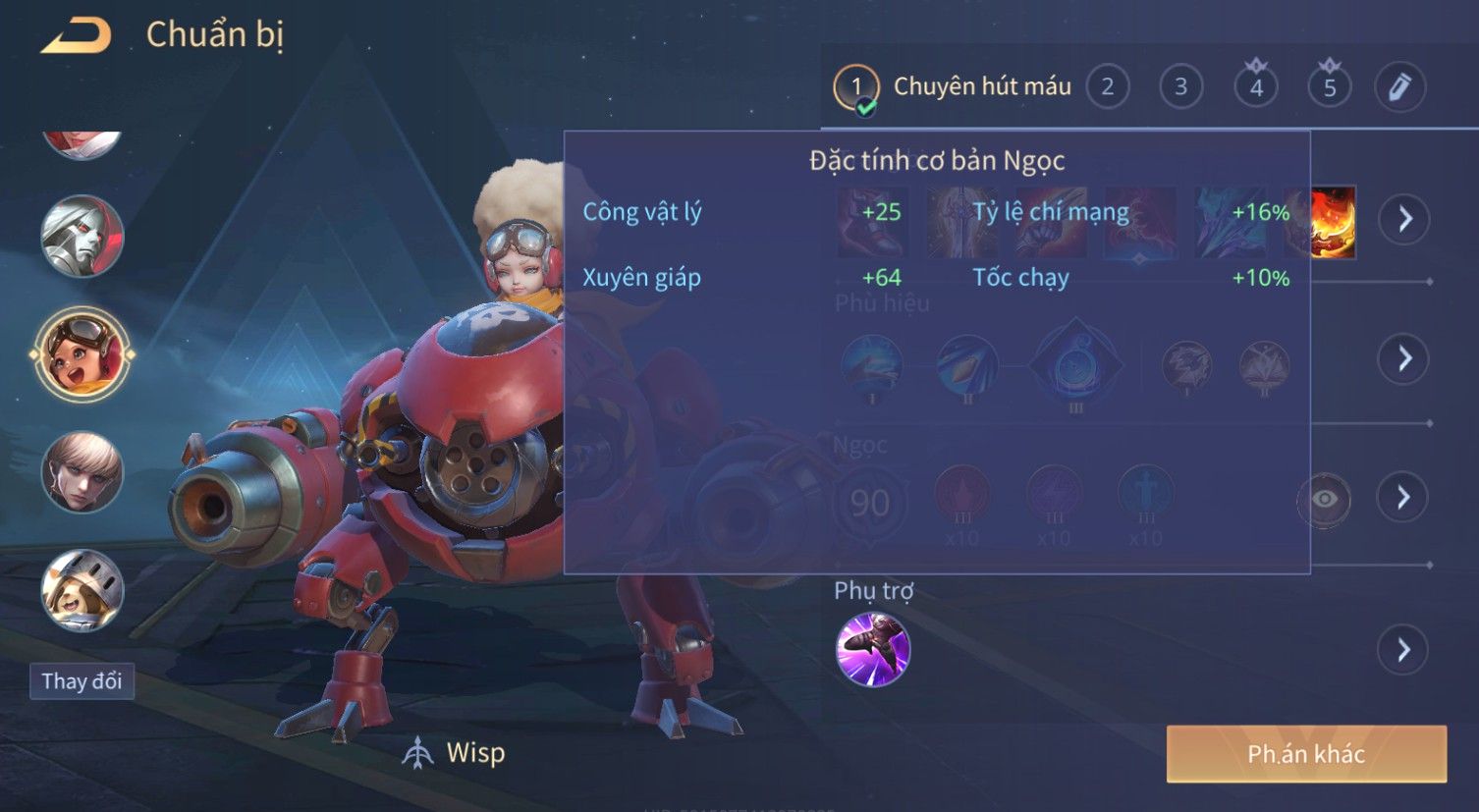Open the equipment build arrow
This screenshot has width=1479, height=812.
click(1404, 218)
